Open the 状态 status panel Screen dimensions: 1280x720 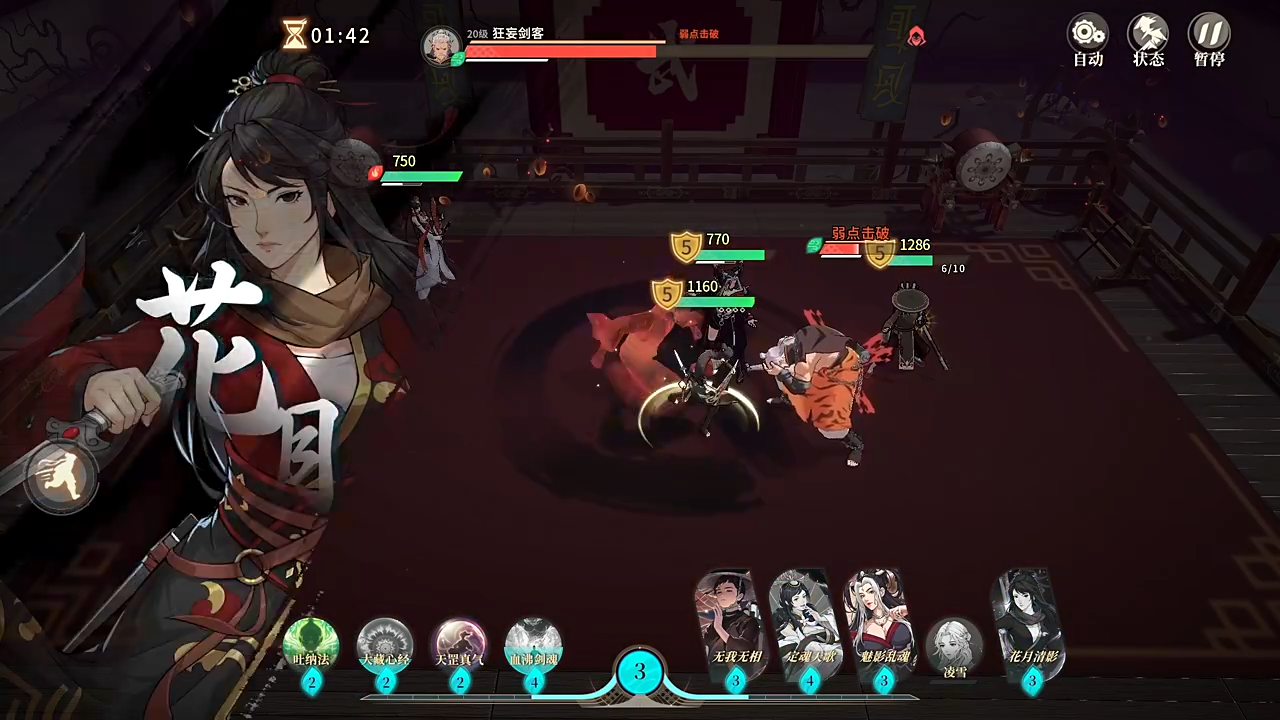tap(1148, 40)
